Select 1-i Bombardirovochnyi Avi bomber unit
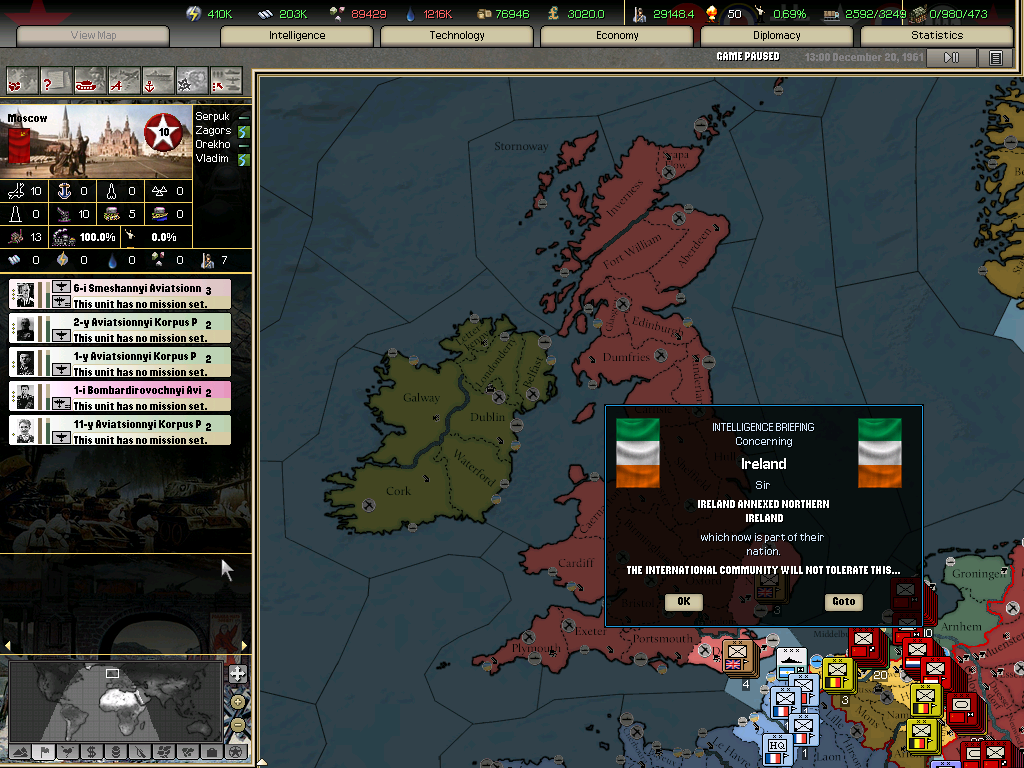 [120, 396]
